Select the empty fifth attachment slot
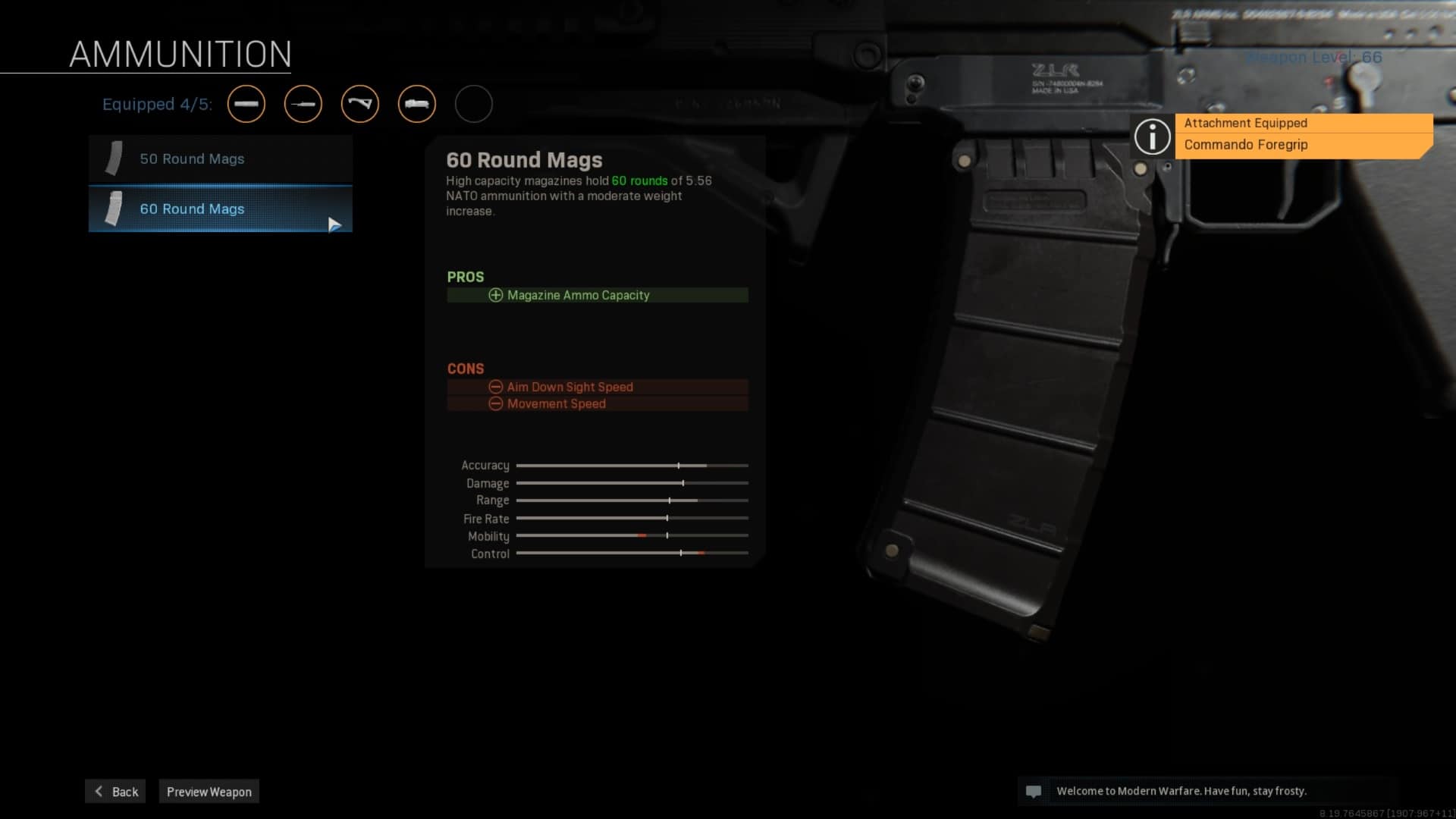1456x819 pixels. 474,104
